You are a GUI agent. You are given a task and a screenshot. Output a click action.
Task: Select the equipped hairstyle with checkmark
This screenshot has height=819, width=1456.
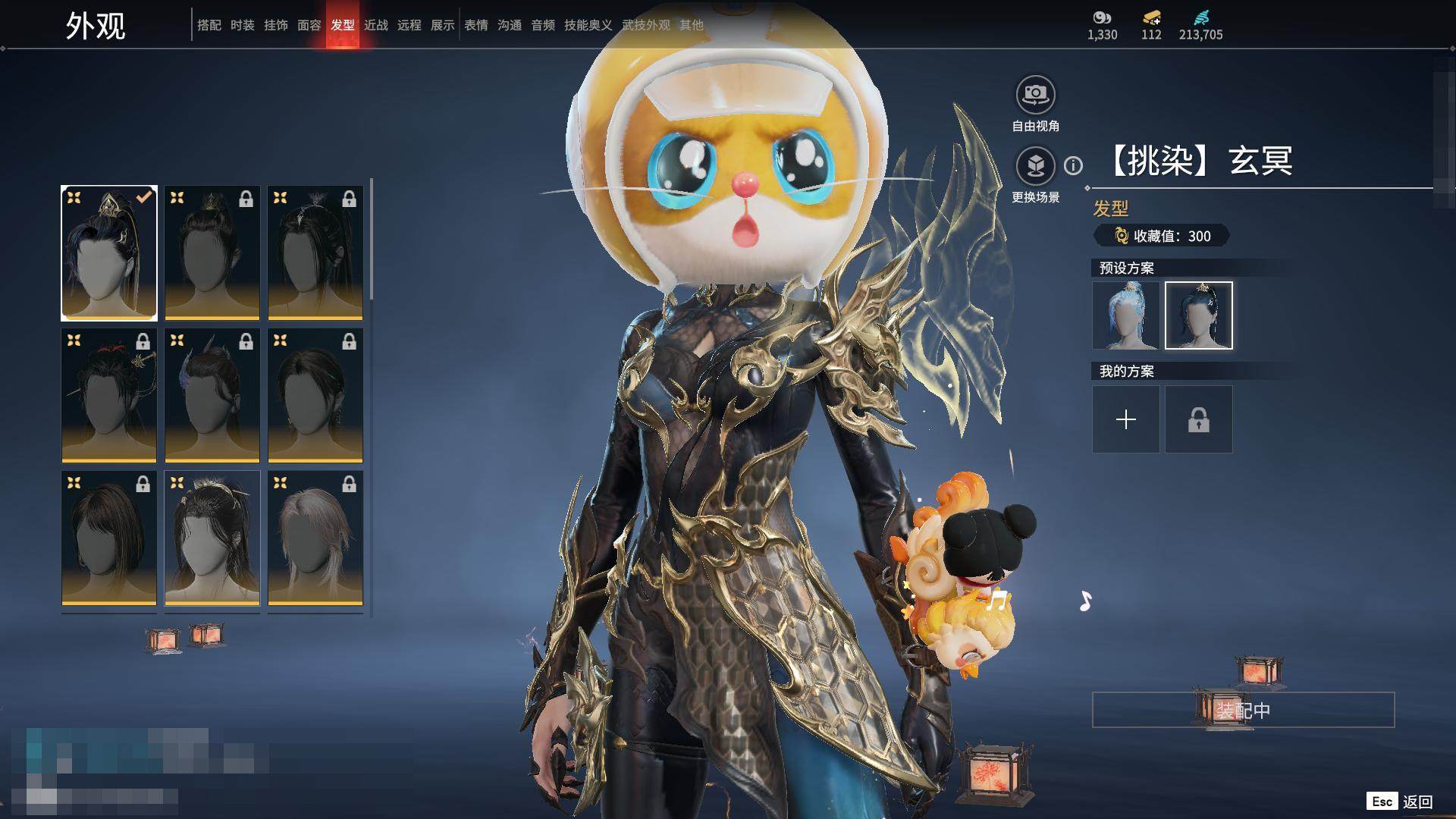[x=109, y=253]
